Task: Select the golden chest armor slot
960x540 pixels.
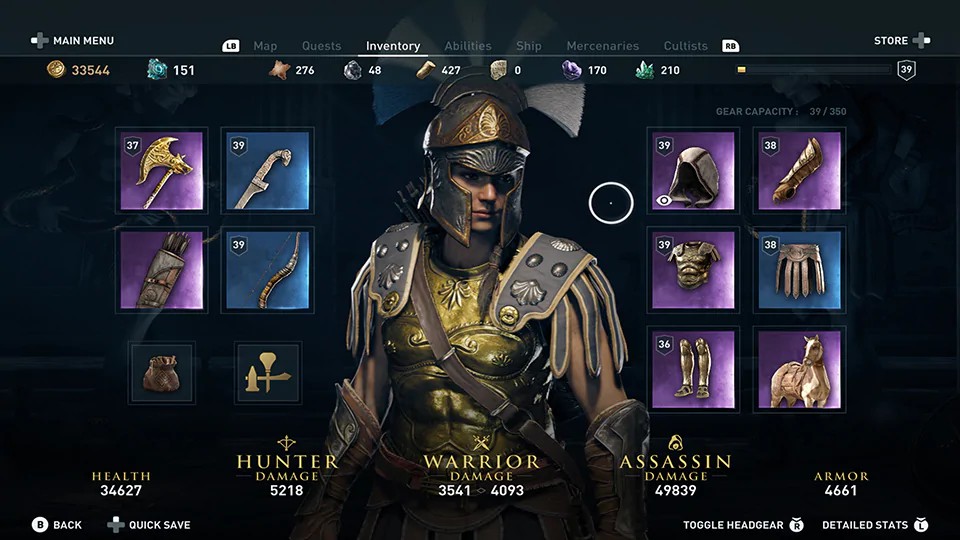Action: (693, 270)
